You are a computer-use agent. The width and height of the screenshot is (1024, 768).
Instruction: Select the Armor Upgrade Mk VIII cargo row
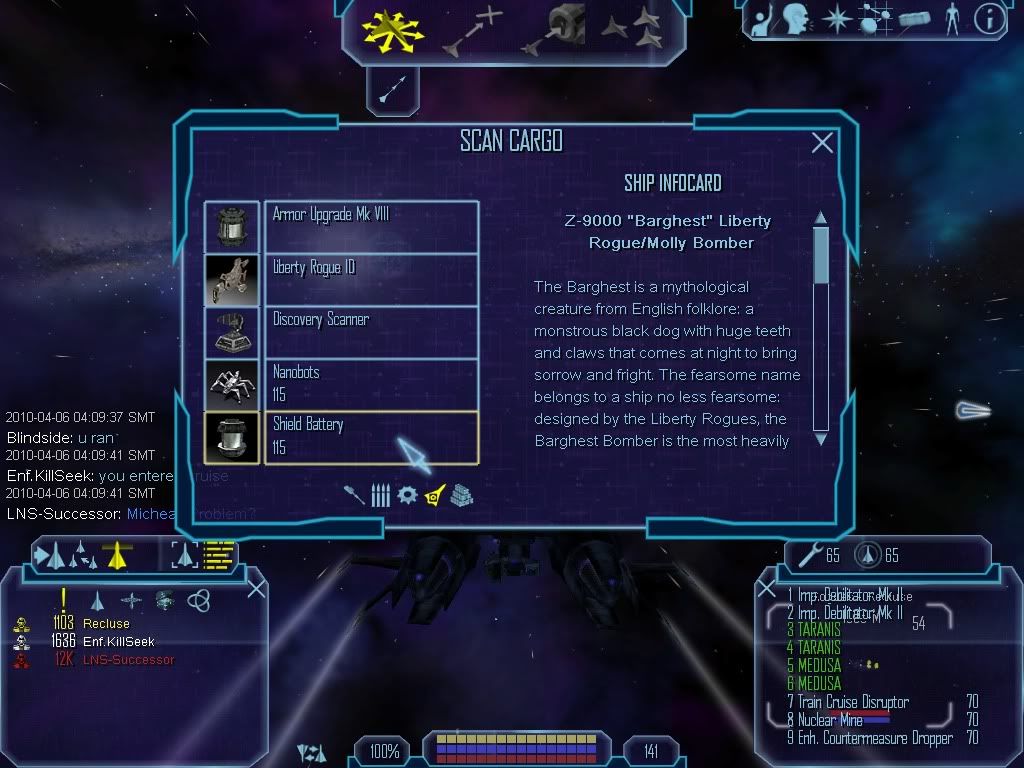(x=370, y=226)
